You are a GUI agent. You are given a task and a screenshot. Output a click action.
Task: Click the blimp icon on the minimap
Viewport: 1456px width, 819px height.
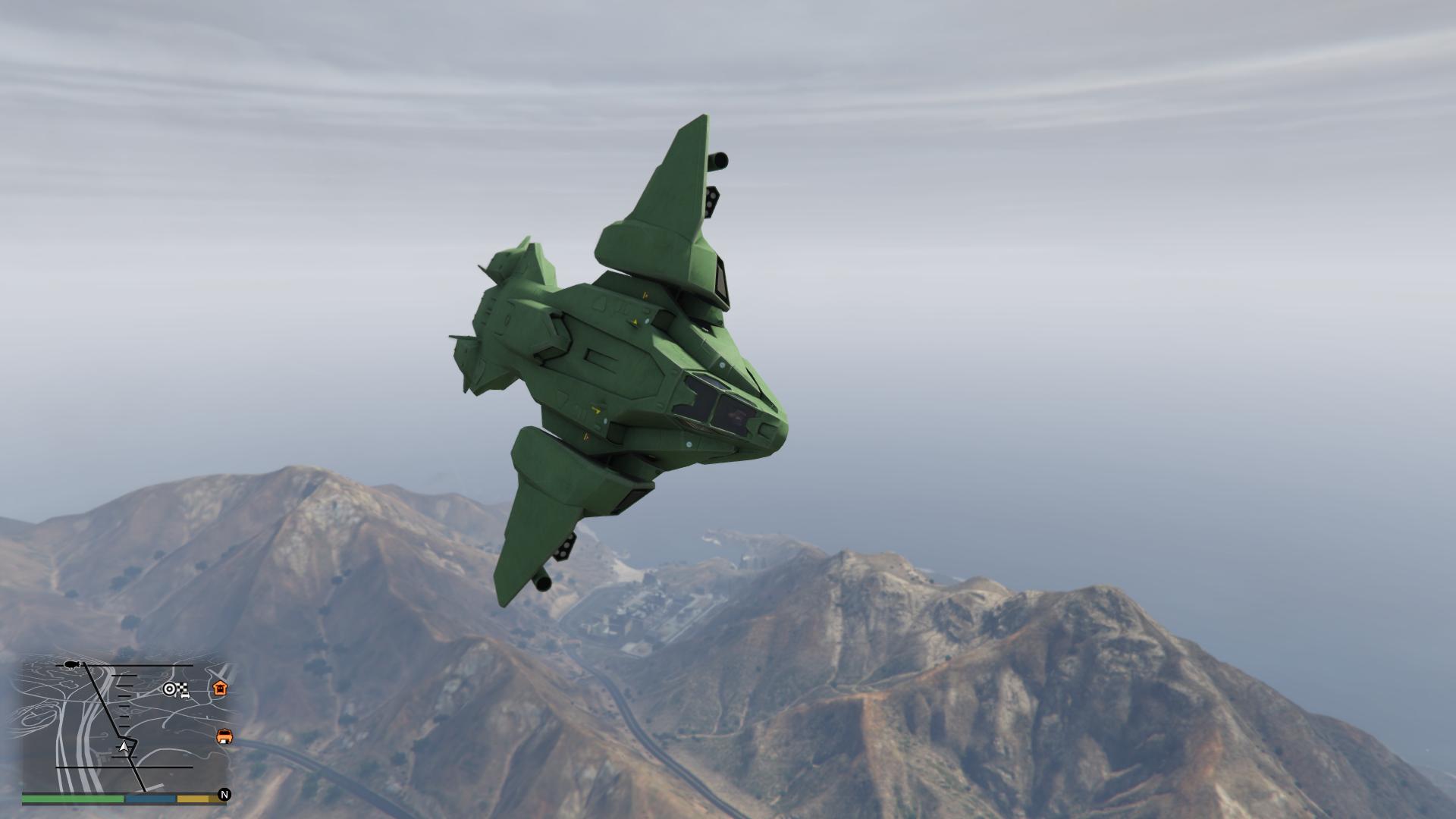(73, 664)
